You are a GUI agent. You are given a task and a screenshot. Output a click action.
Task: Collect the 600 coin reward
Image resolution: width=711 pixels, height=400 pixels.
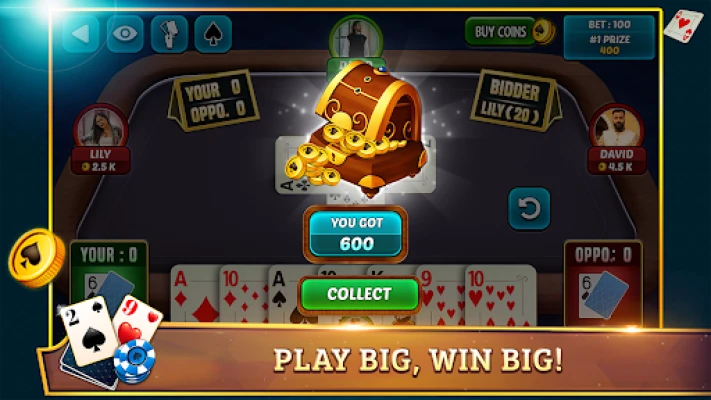click(359, 294)
